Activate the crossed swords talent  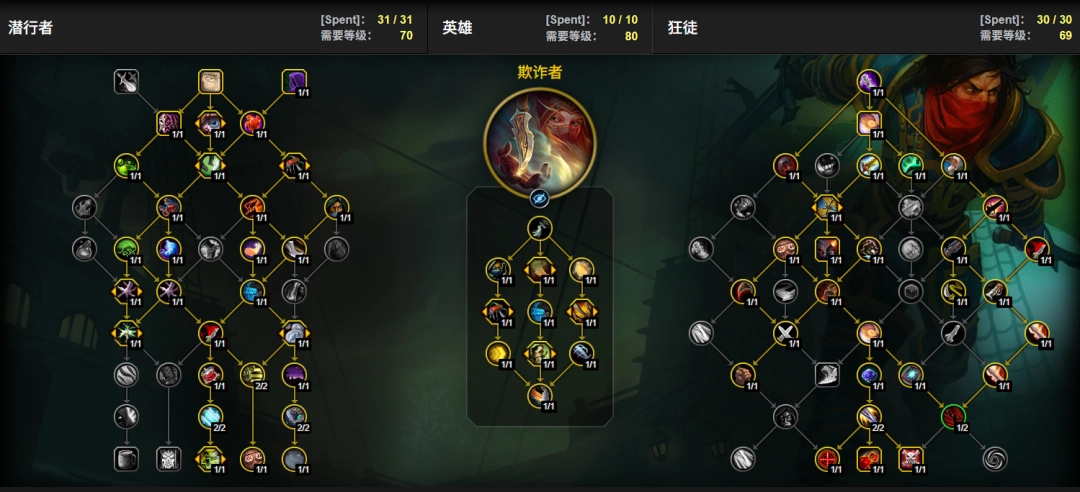[x=785, y=333]
